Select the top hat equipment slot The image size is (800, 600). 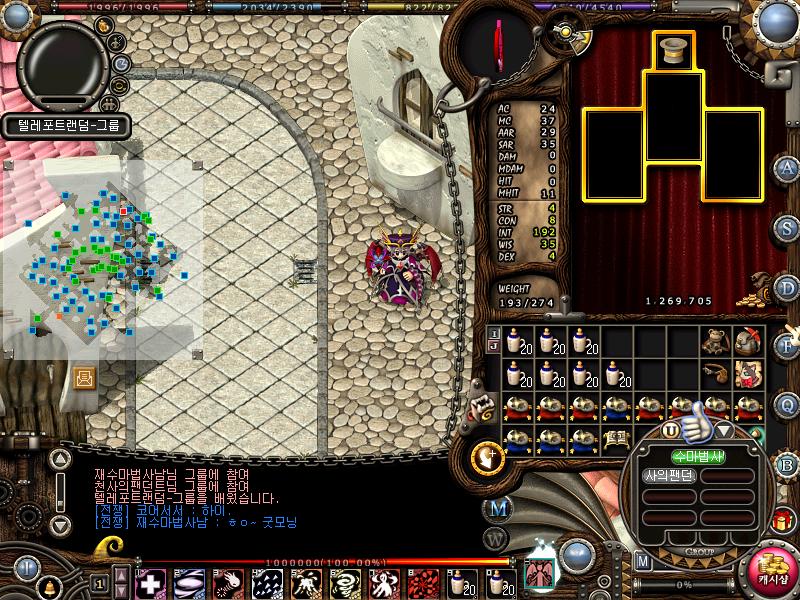pos(674,50)
